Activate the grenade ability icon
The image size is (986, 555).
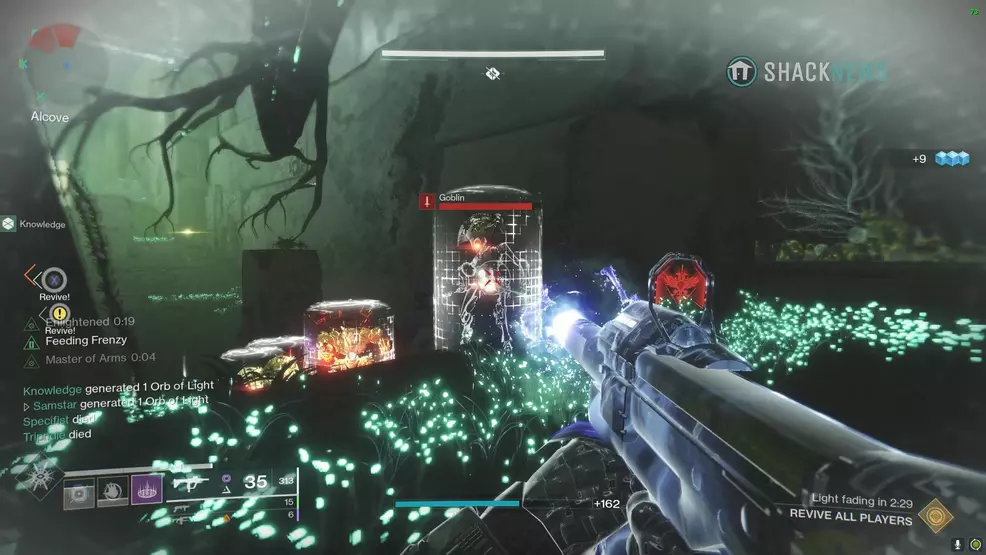(x=79, y=495)
